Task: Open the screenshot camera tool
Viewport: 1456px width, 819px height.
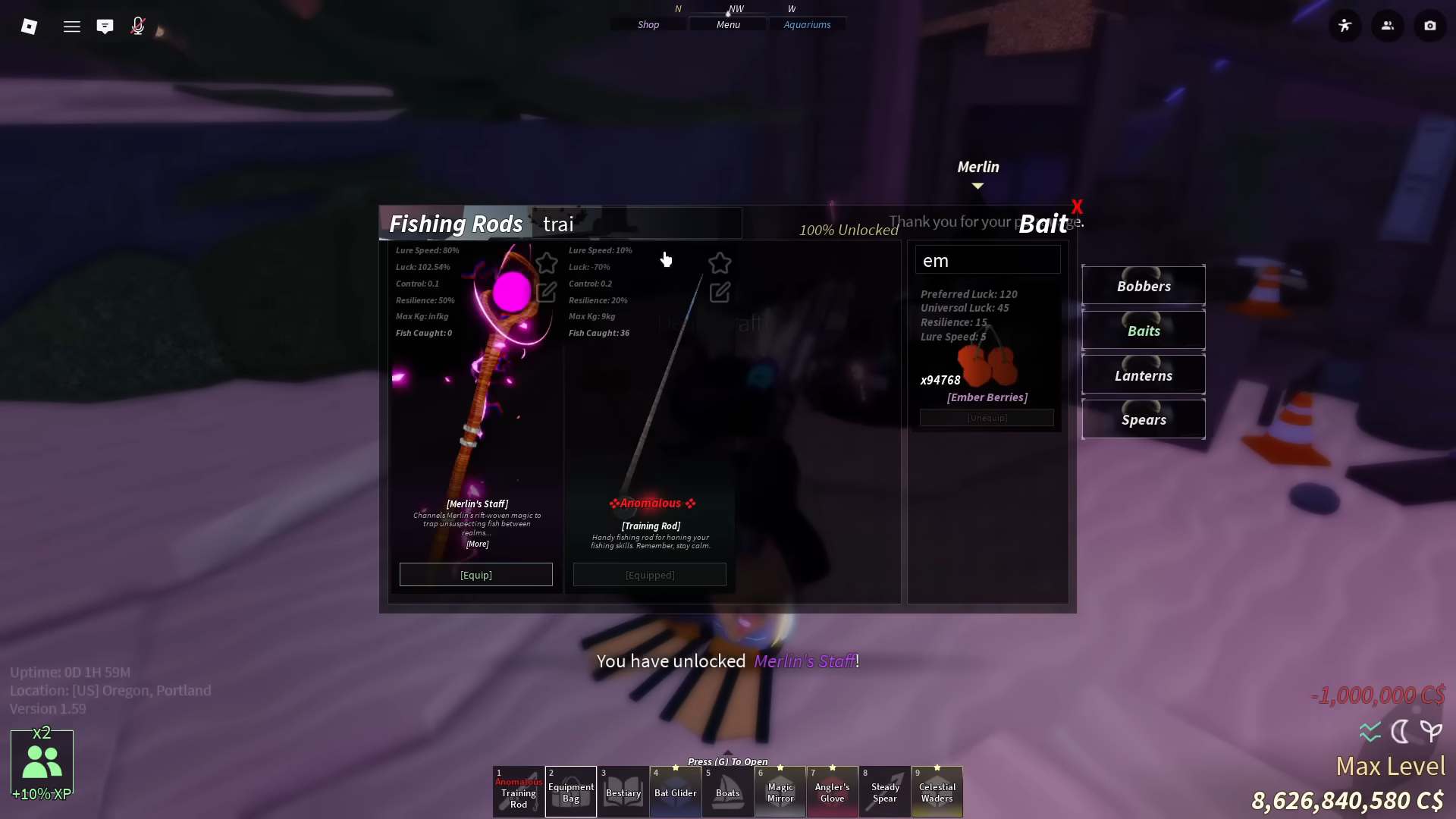Action: 1430,25
